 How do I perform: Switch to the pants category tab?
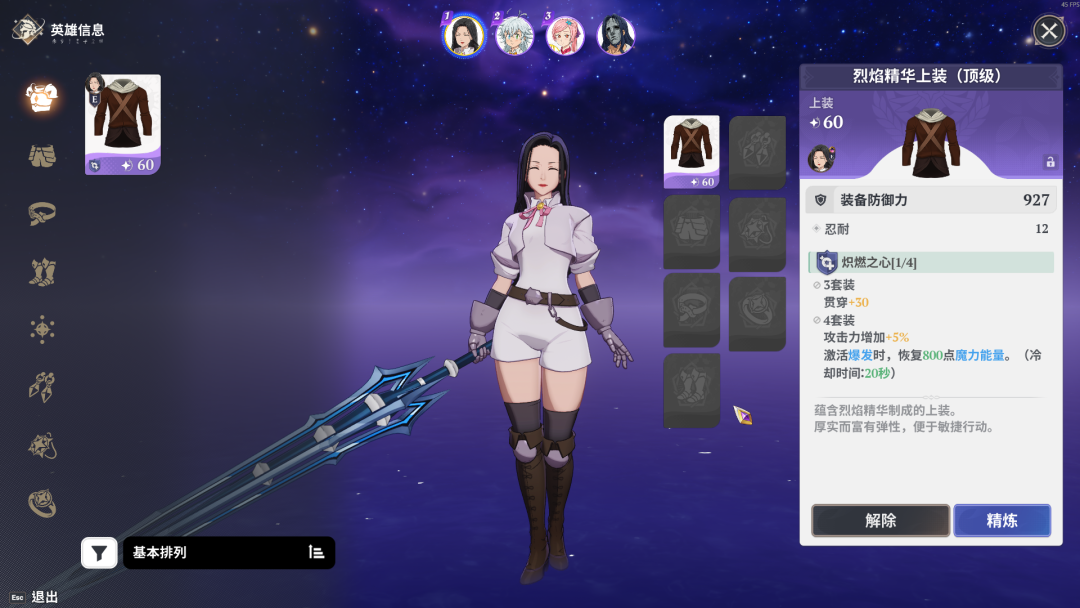click(x=42, y=155)
